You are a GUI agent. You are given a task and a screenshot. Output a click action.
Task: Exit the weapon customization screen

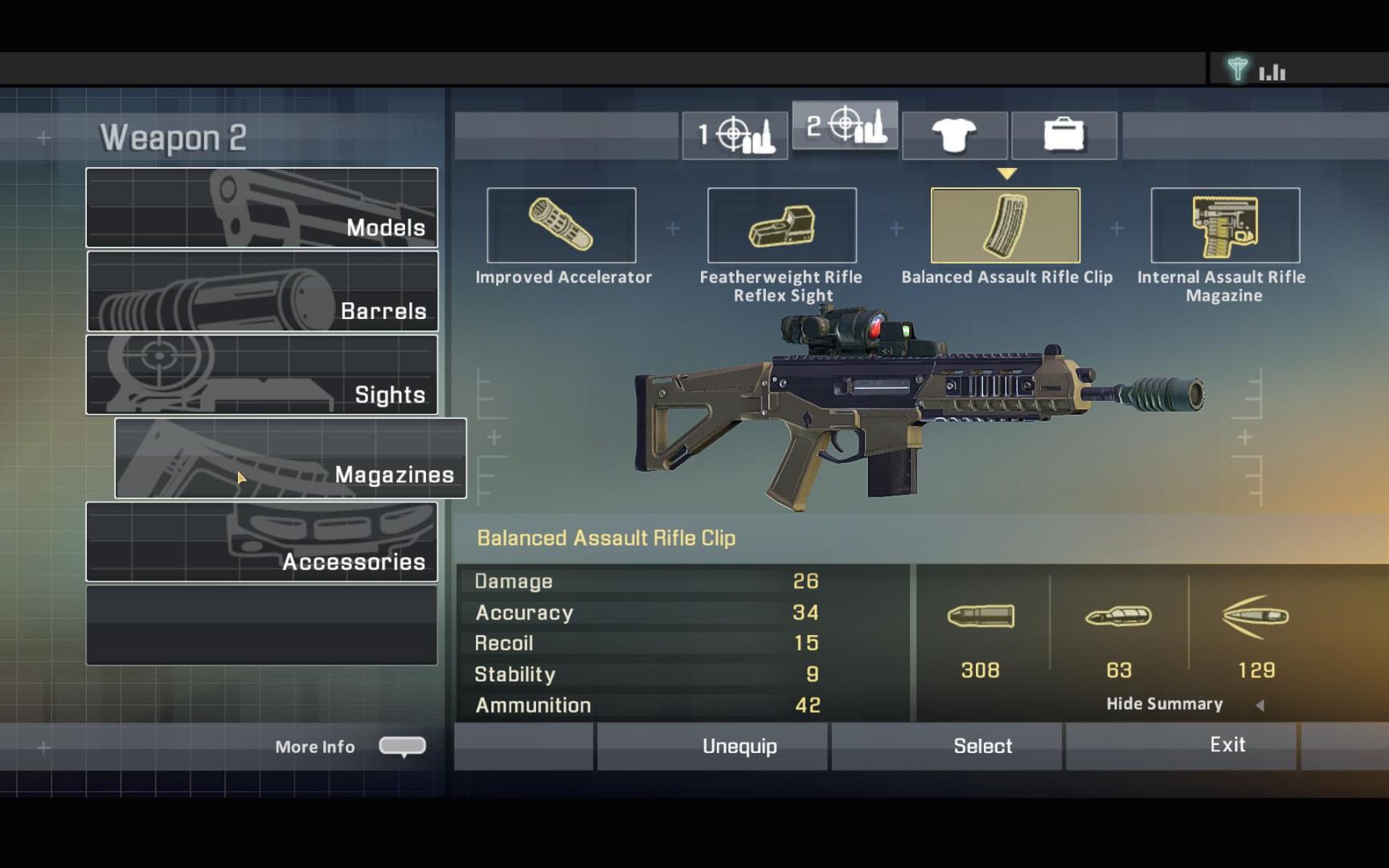[1227, 745]
